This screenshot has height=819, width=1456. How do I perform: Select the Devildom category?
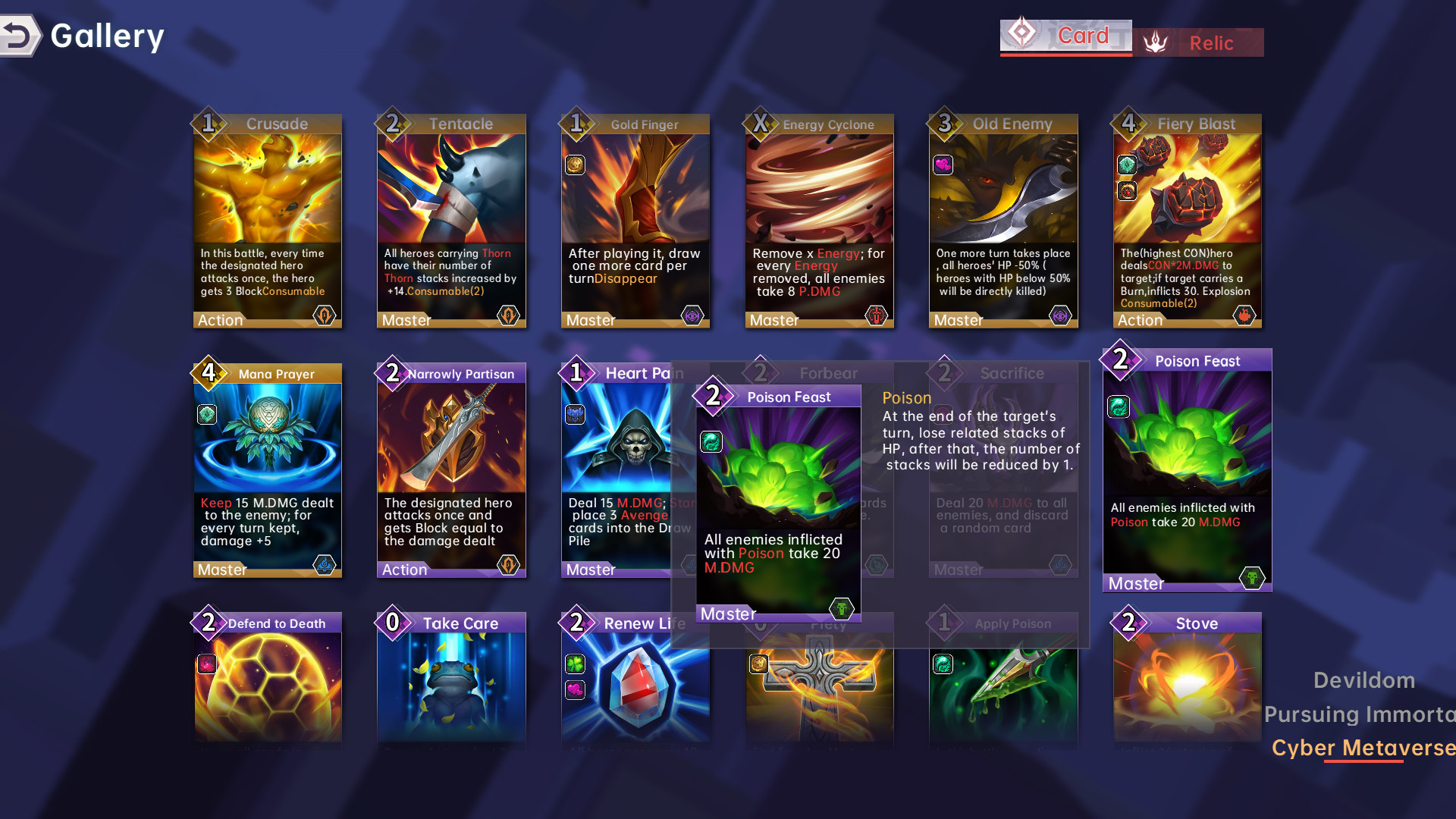(x=1363, y=680)
